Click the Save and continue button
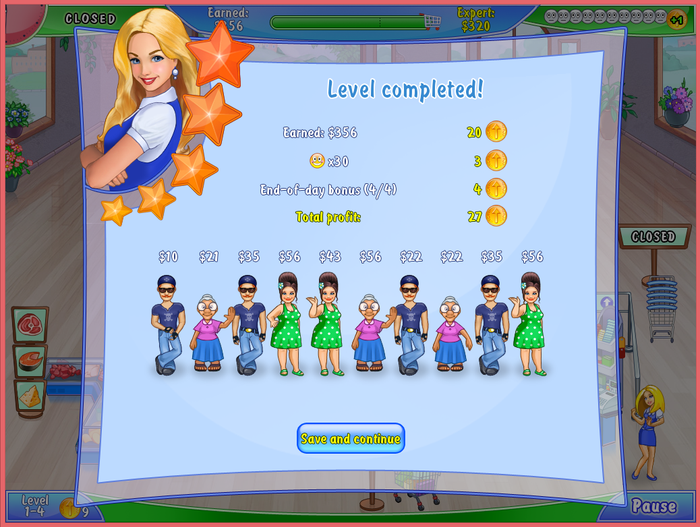 tap(350, 439)
